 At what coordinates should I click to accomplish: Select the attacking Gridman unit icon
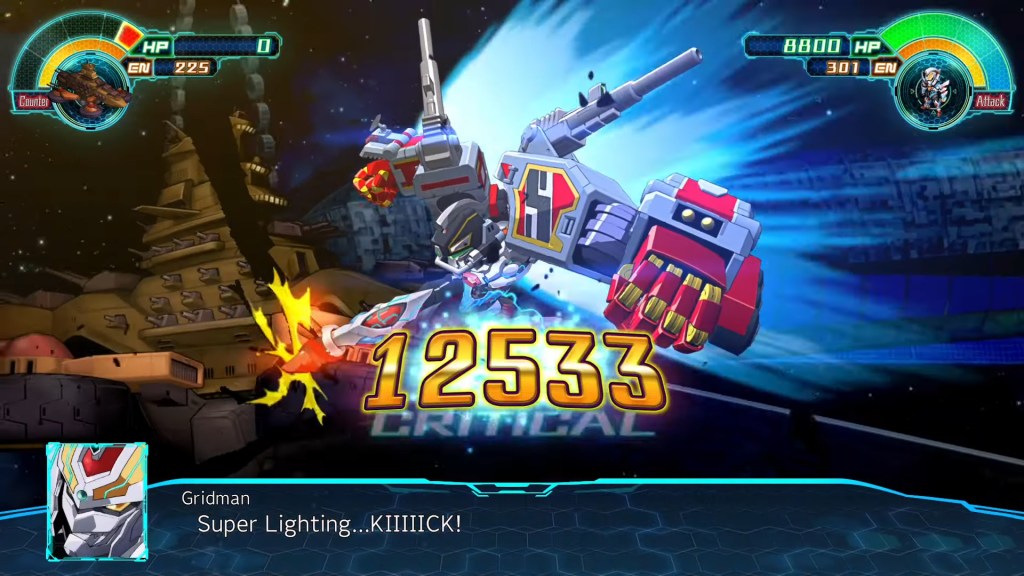932,87
